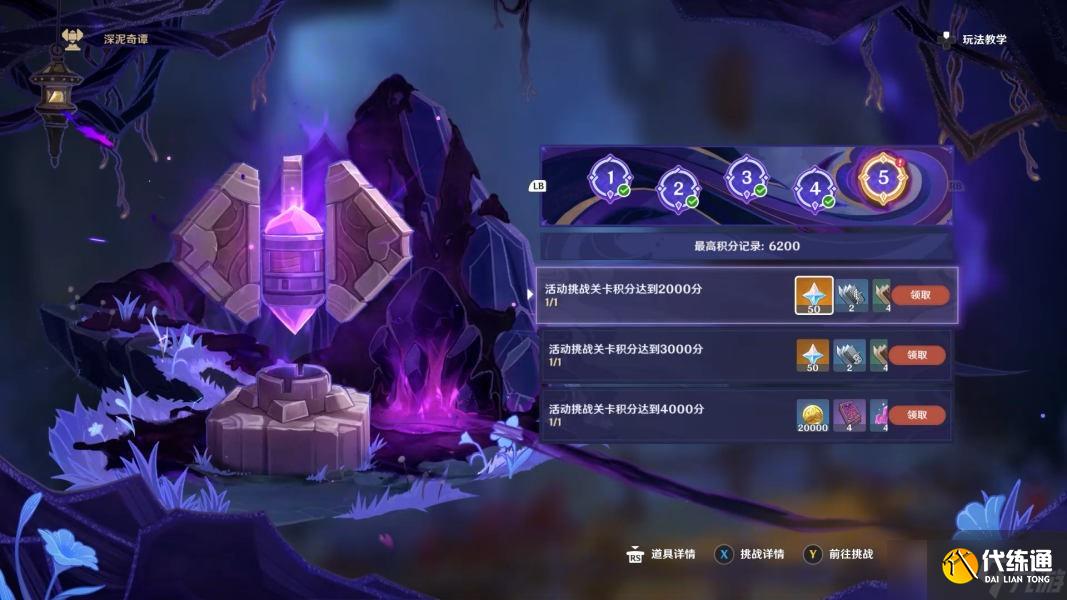Open 挑战详情 challenge details

(x=750, y=554)
